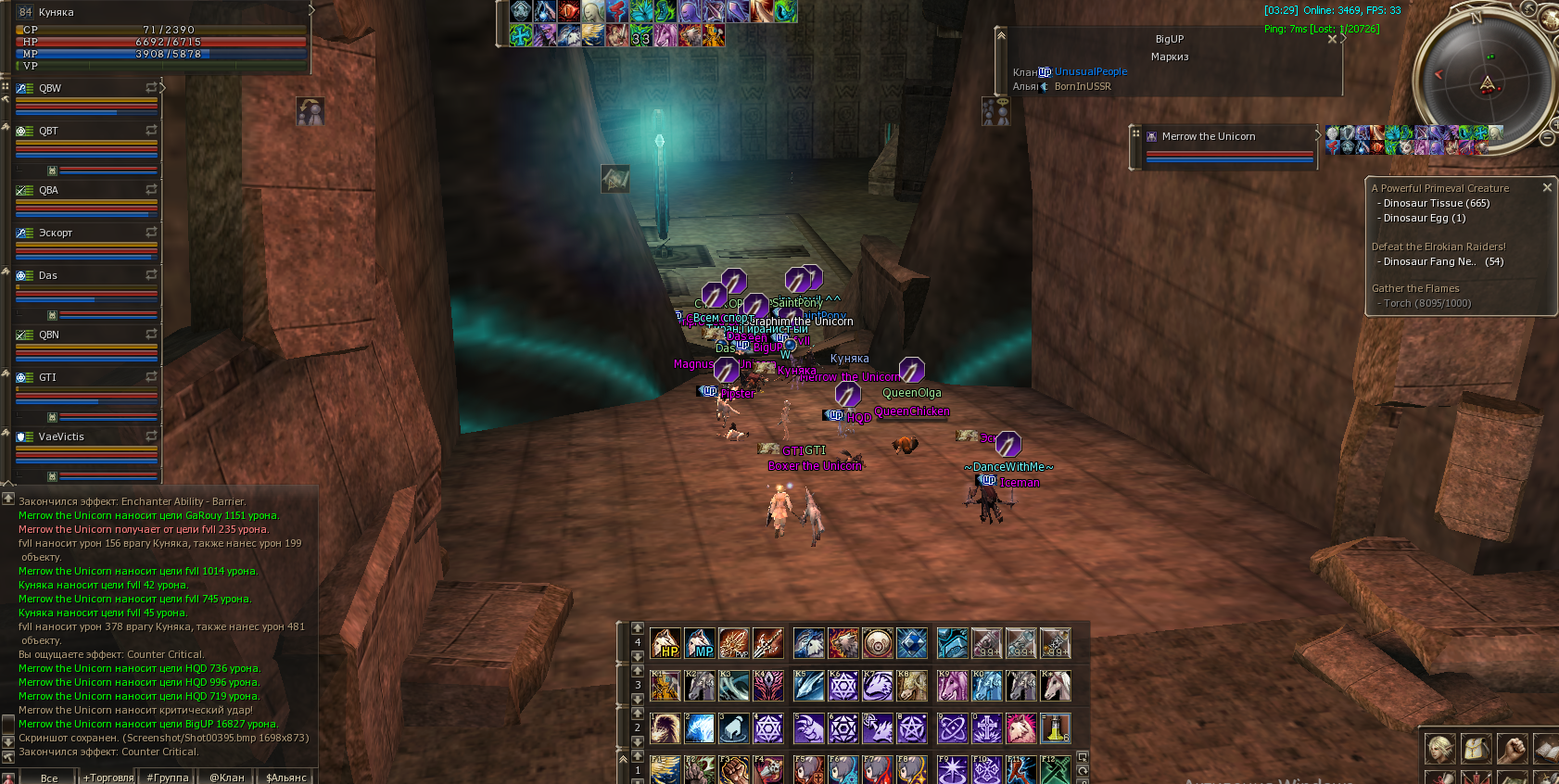
Task: Open the $Альянс chat tab
Action: pos(286,778)
